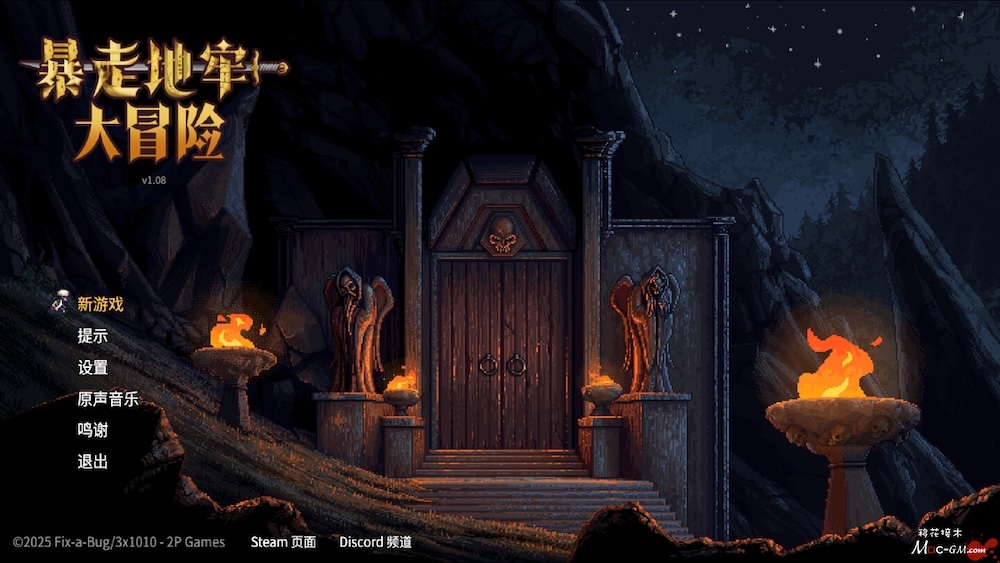Open the Steam 页面 link
Image resolution: width=1000 pixels, height=563 pixels.
(x=283, y=542)
